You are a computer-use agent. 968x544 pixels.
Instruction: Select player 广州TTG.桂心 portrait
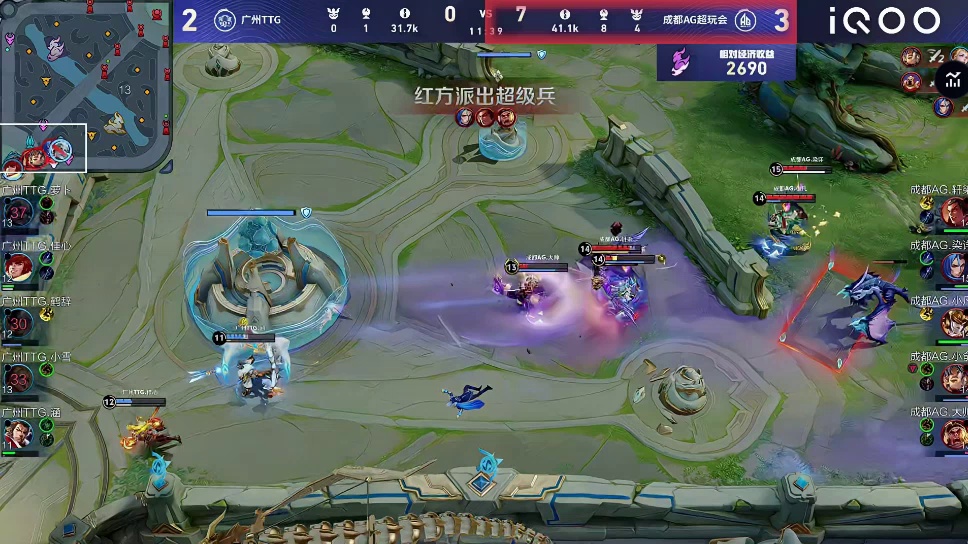19,267
